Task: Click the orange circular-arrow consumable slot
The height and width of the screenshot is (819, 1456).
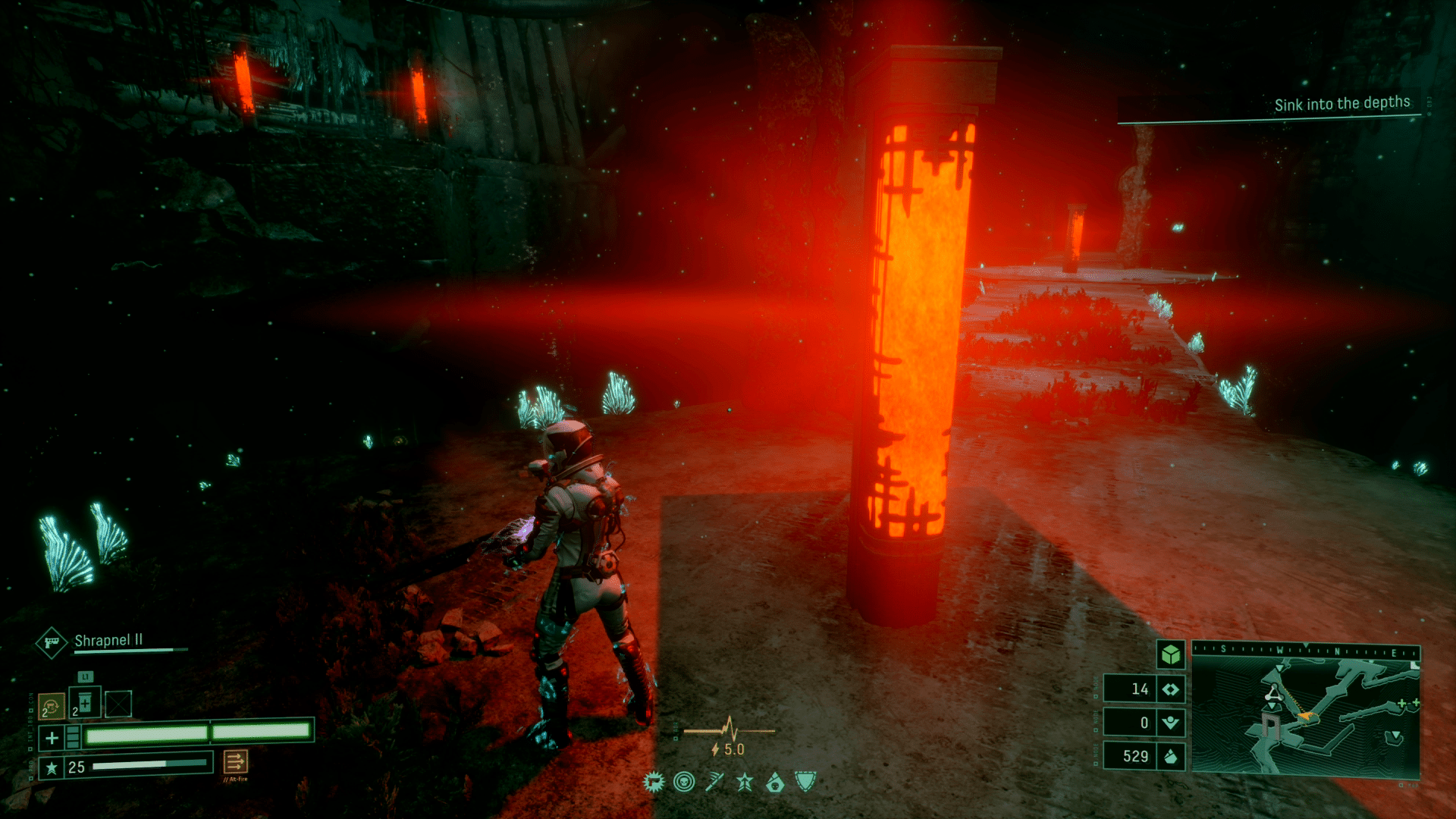Action: (52, 706)
